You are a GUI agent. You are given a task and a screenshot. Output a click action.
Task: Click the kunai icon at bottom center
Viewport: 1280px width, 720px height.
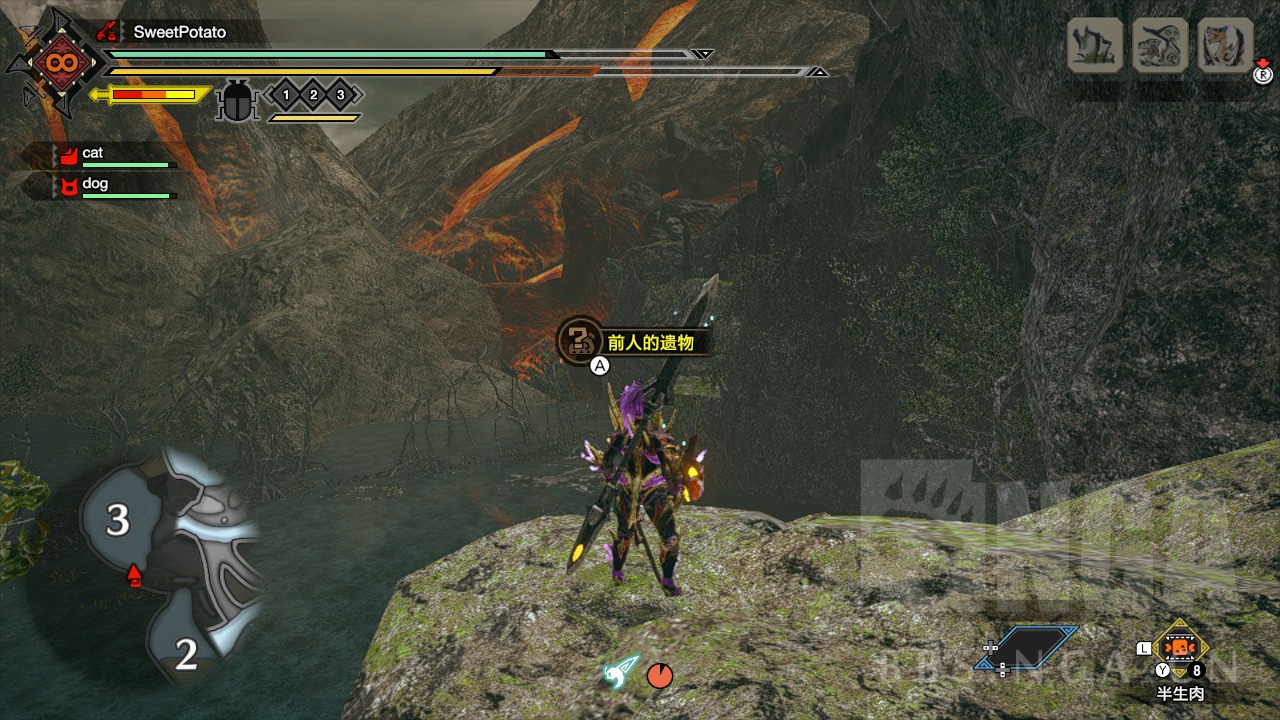pos(620,673)
